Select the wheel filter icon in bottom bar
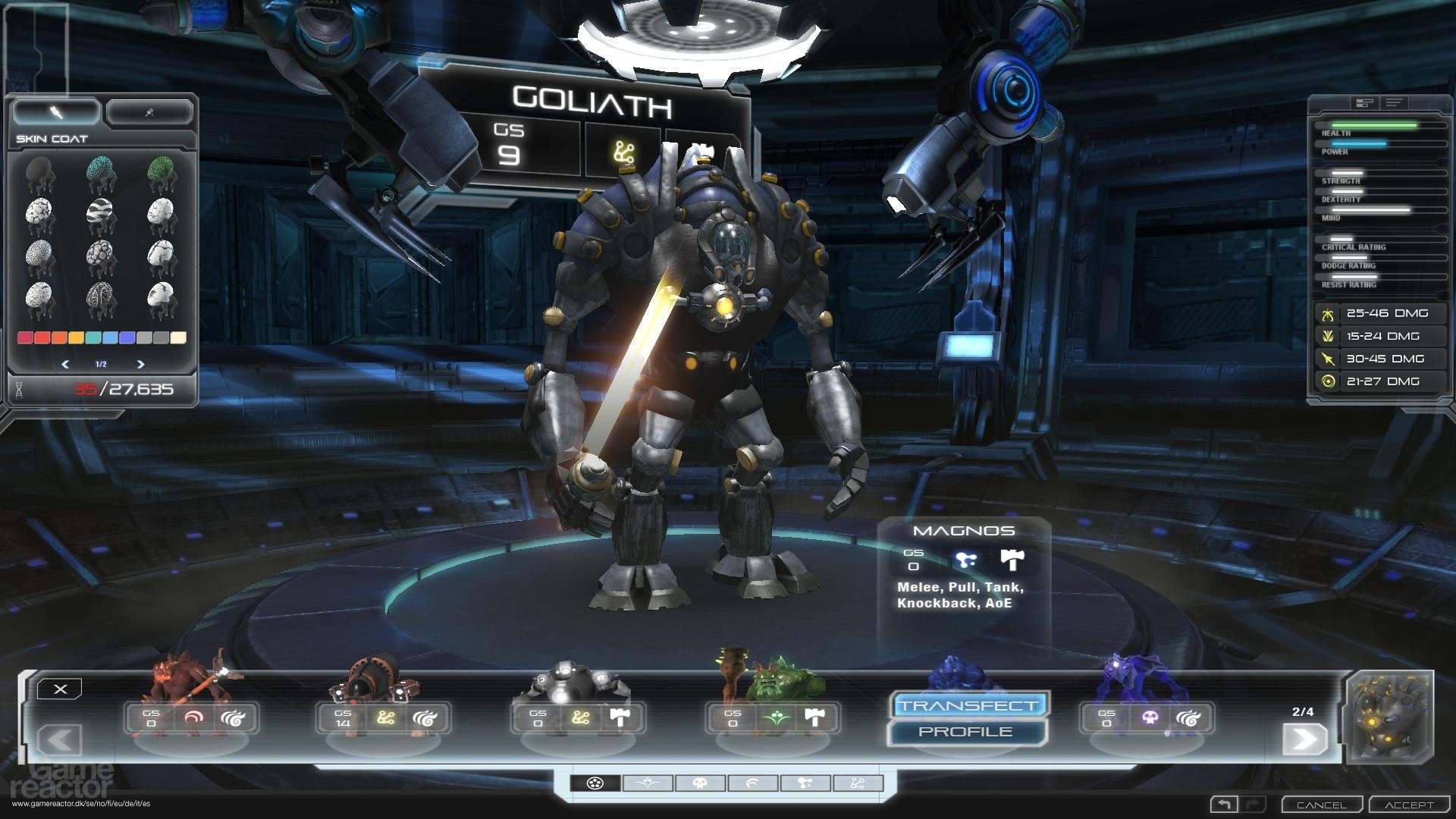The image size is (1456, 819). click(595, 783)
